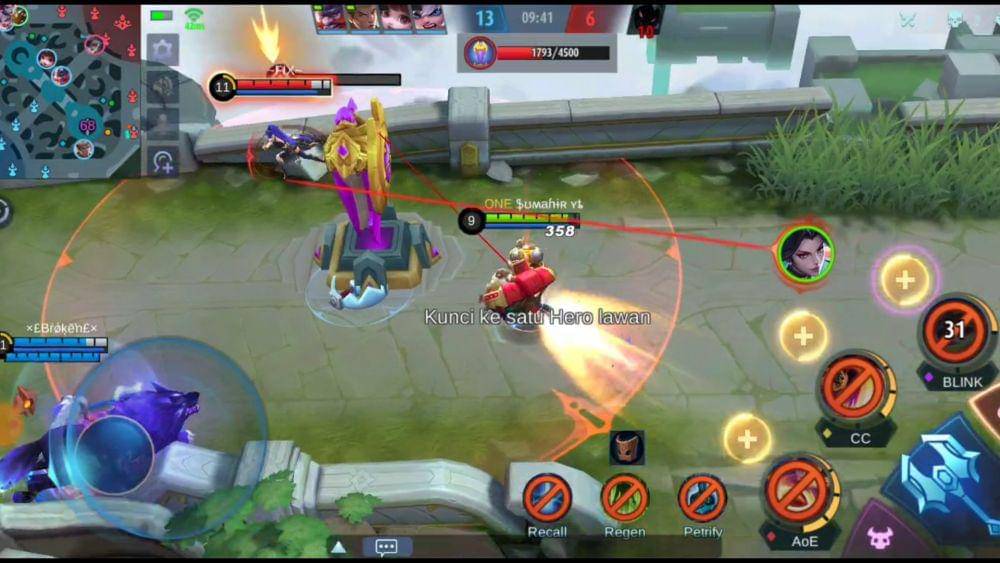The width and height of the screenshot is (1000, 563).
Task: Tap the target lock icon with plus sign
Action: coord(162,161)
